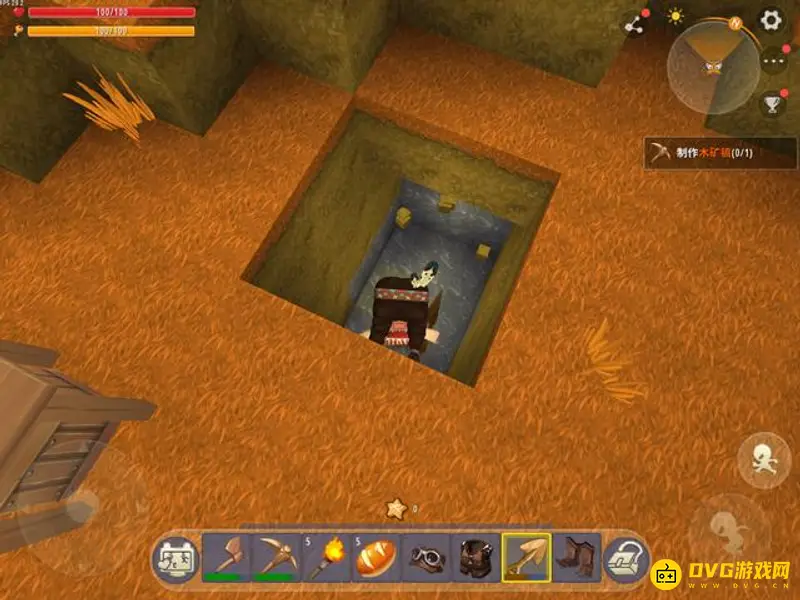
Task: Open the share icon
Action: 633,24
